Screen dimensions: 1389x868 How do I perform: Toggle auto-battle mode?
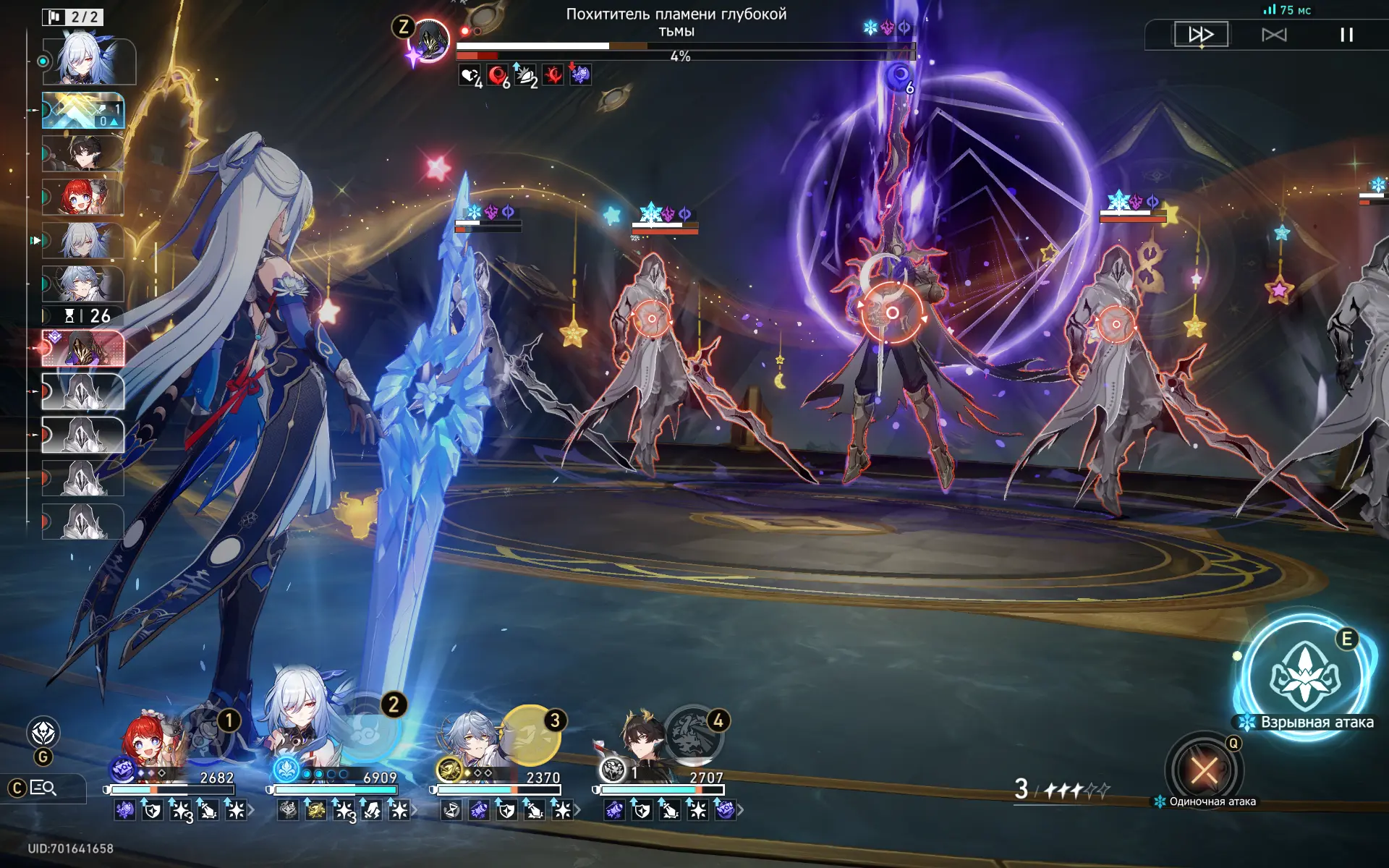[1274, 35]
